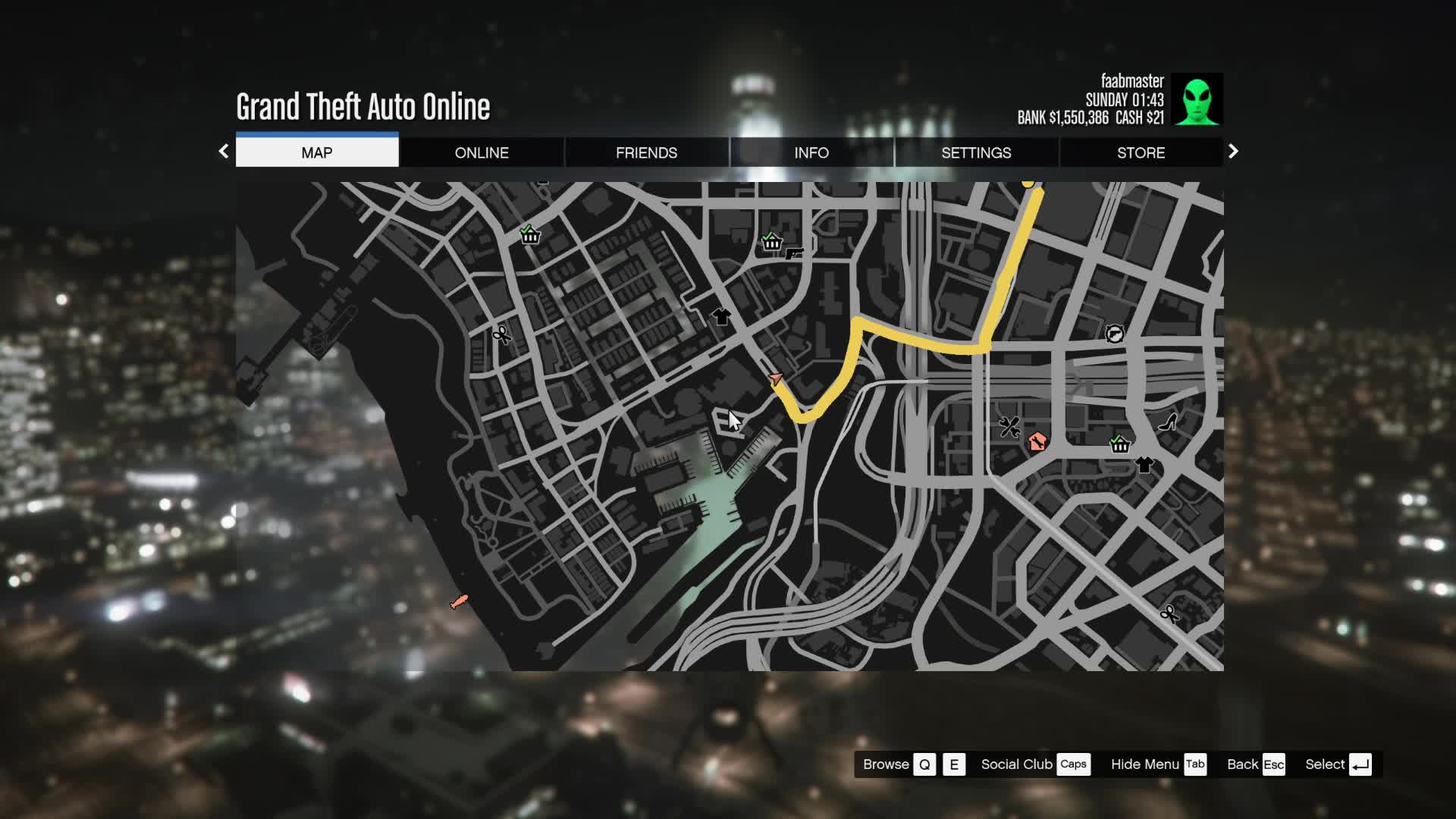Go to the SETTINGS tab

(x=976, y=152)
